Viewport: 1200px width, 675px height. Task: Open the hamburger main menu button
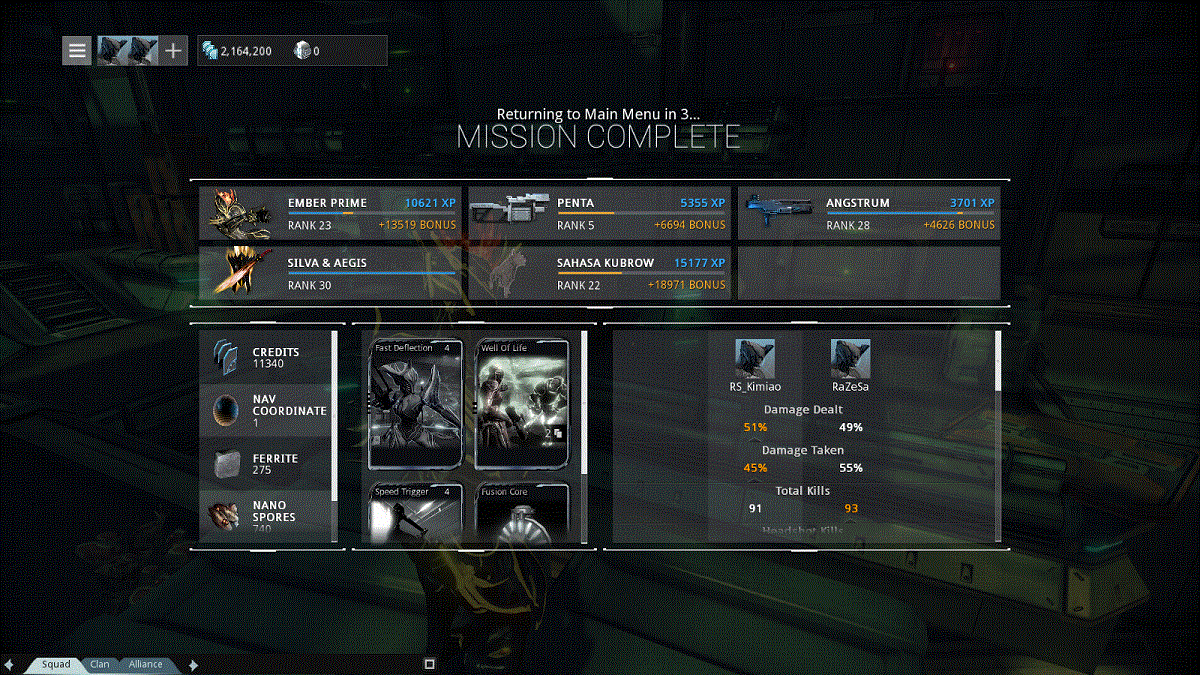(x=78, y=50)
